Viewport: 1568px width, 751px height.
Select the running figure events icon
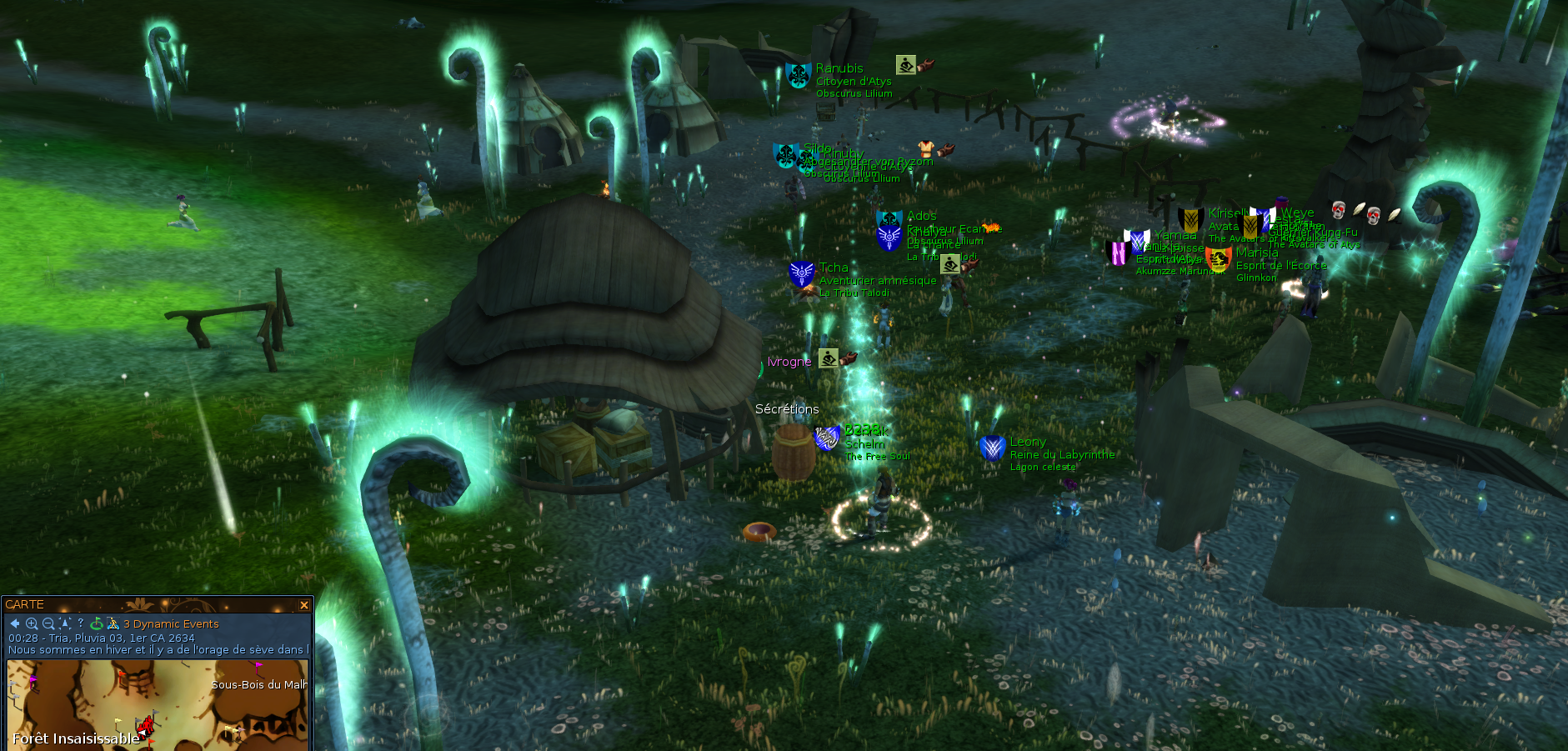pyautogui.click(x=113, y=623)
